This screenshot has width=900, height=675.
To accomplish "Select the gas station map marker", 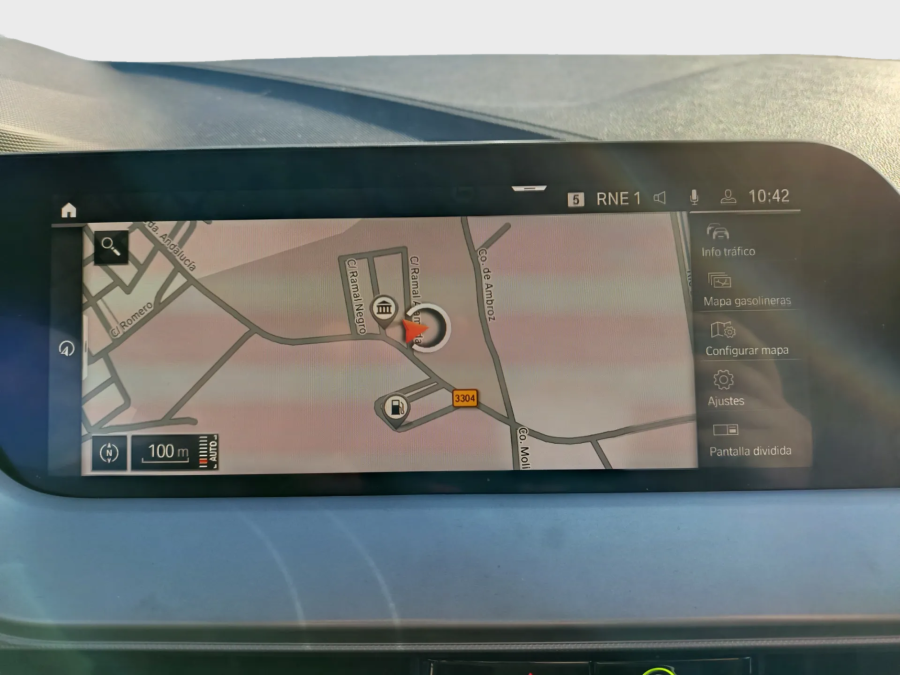I will click(397, 408).
